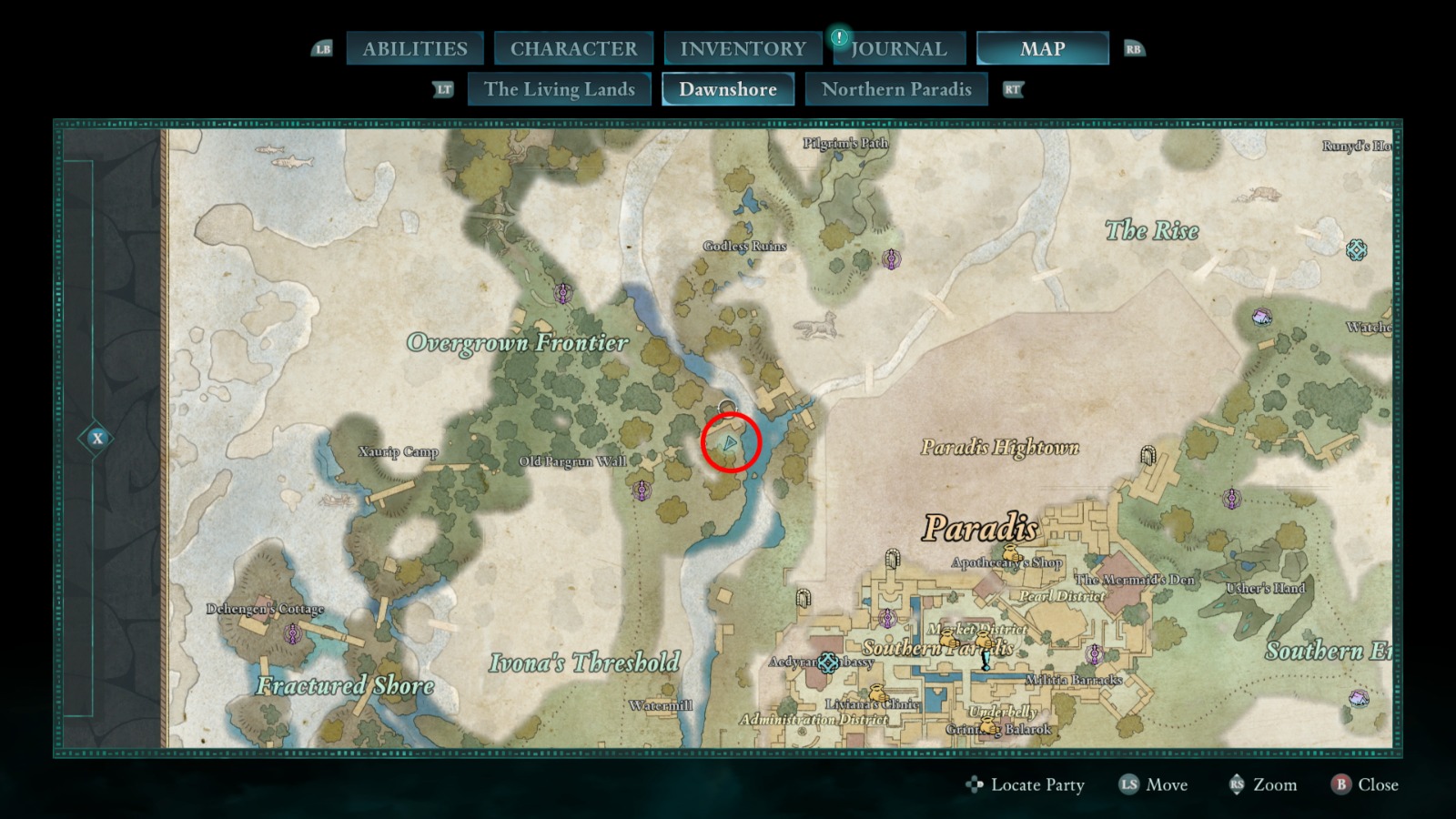Click the merchant bag icon at Liviana's Clinic
The width and height of the screenshot is (1456, 819).
pyautogui.click(x=877, y=693)
